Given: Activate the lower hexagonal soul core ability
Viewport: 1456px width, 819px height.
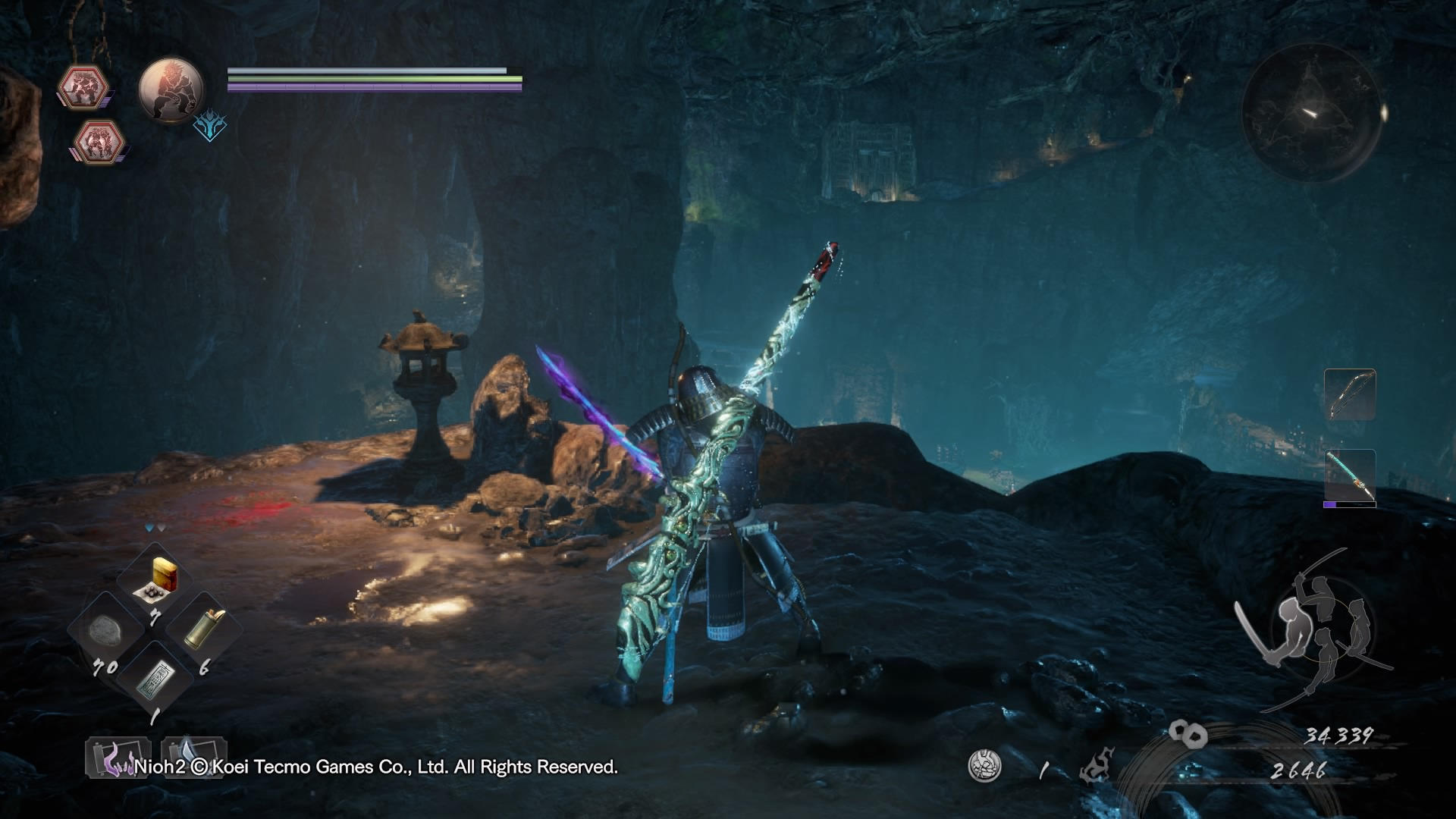Looking at the screenshot, I should pos(99,141).
